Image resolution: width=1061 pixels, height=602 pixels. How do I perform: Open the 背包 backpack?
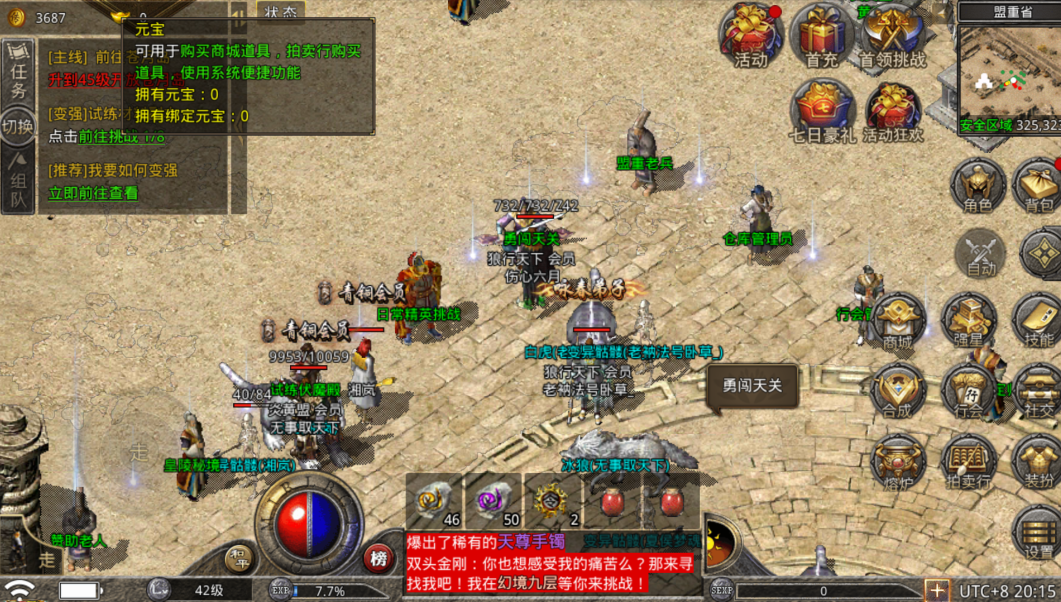tap(1039, 186)
